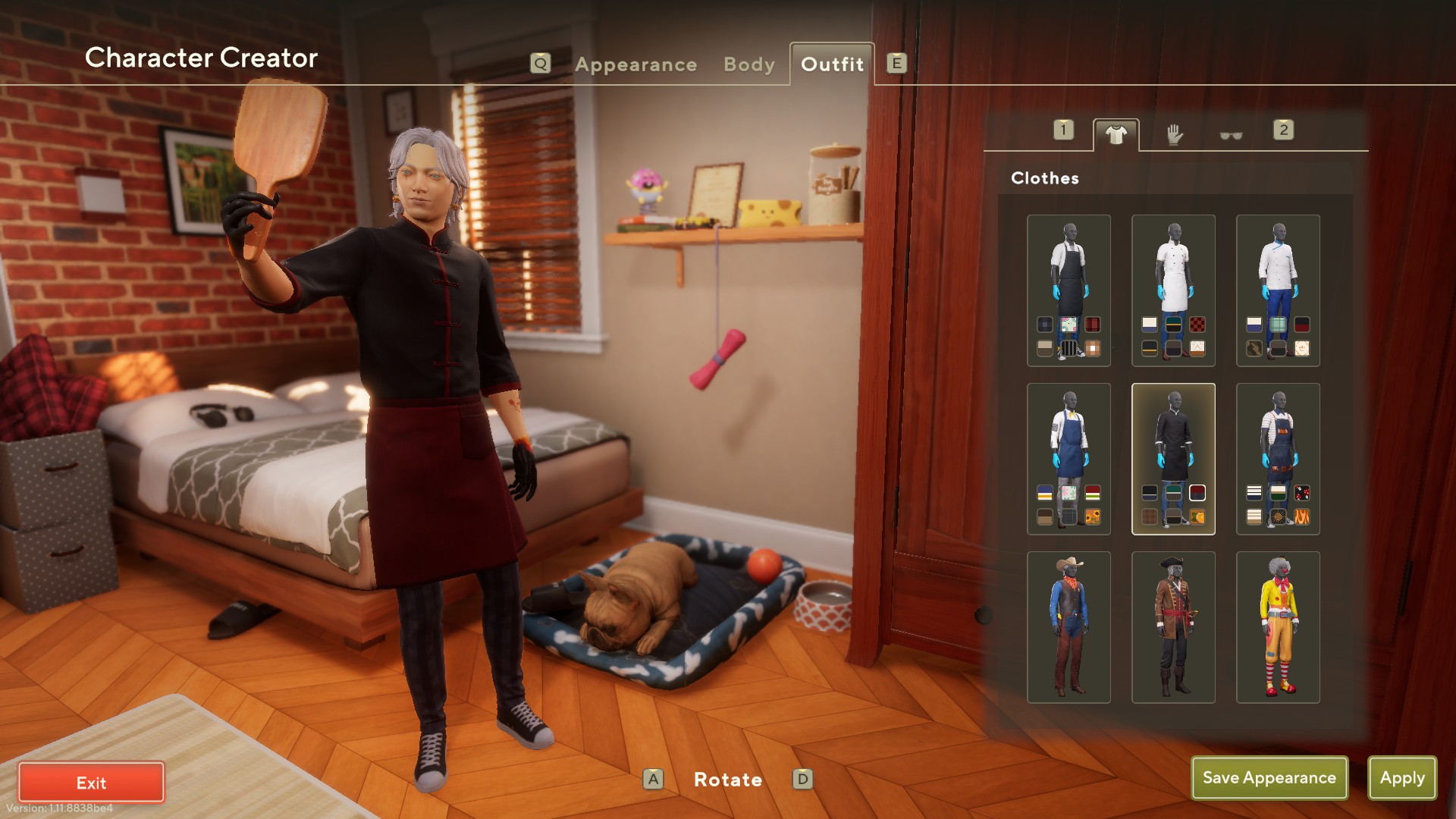Image resolution: width=1456 pixels, height=819 pixels.
Task: Select the cowboy costume
Action: (x=1068, y=627)
